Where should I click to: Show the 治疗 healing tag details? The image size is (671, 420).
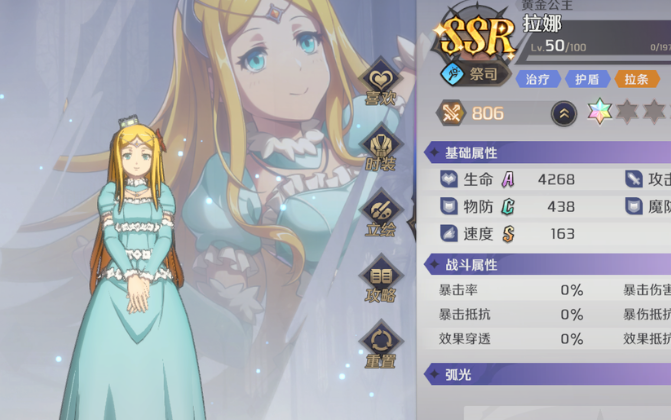[538, 79]
